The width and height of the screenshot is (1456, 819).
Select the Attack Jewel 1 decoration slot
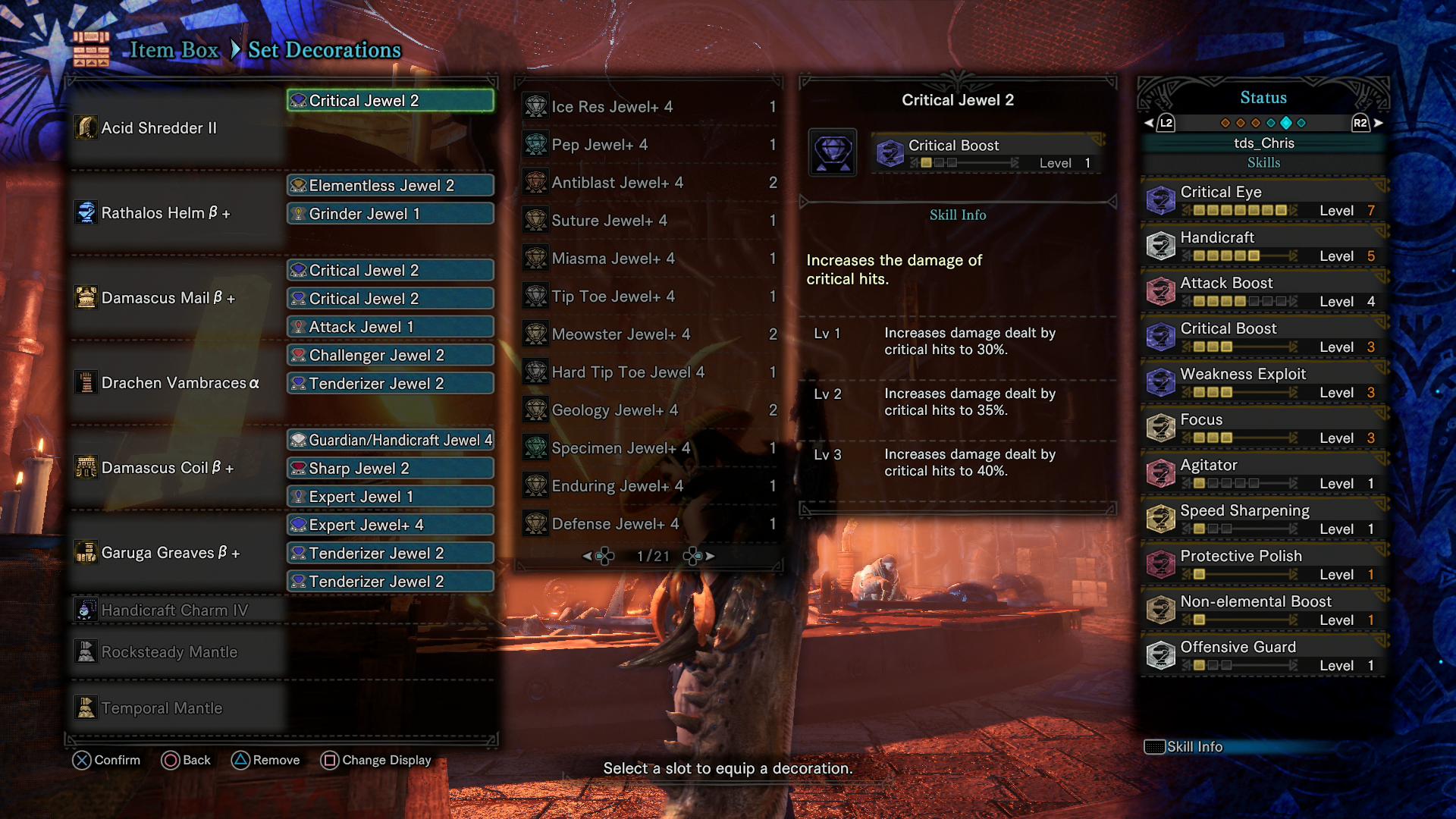(x=391, y=327)
